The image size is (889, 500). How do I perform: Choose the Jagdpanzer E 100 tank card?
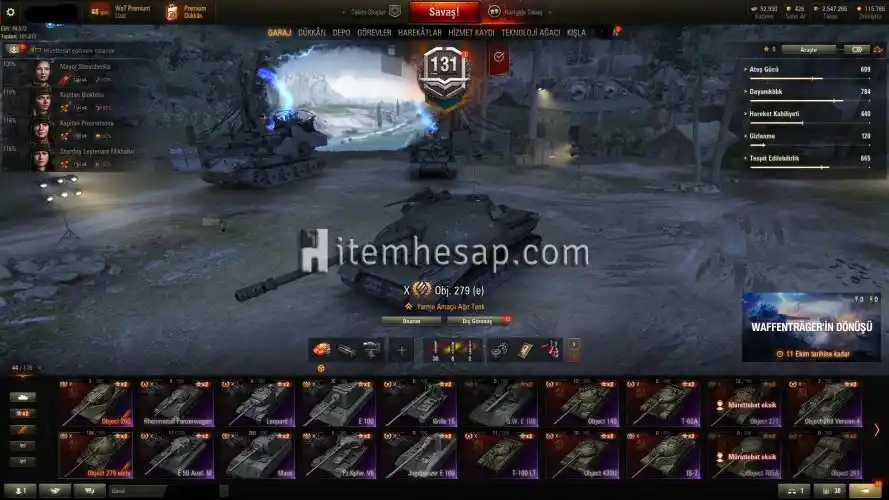pos(420,455)
